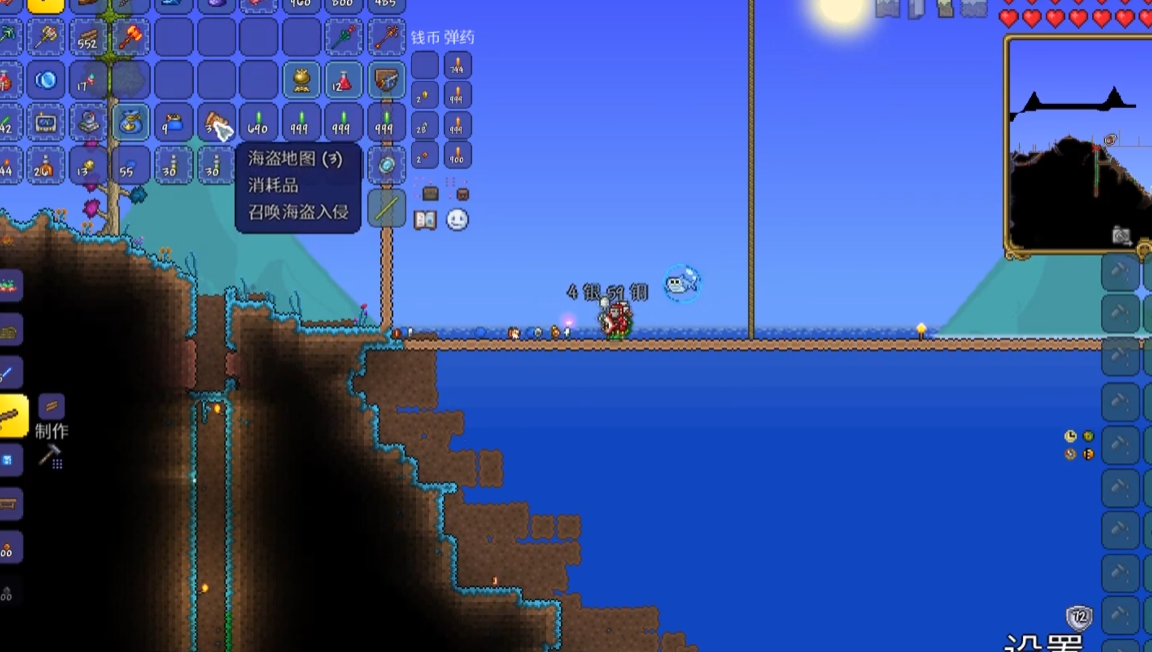Click the green glowstick stack of 690
Viewport: 1152px width, 652px height.
258,124
